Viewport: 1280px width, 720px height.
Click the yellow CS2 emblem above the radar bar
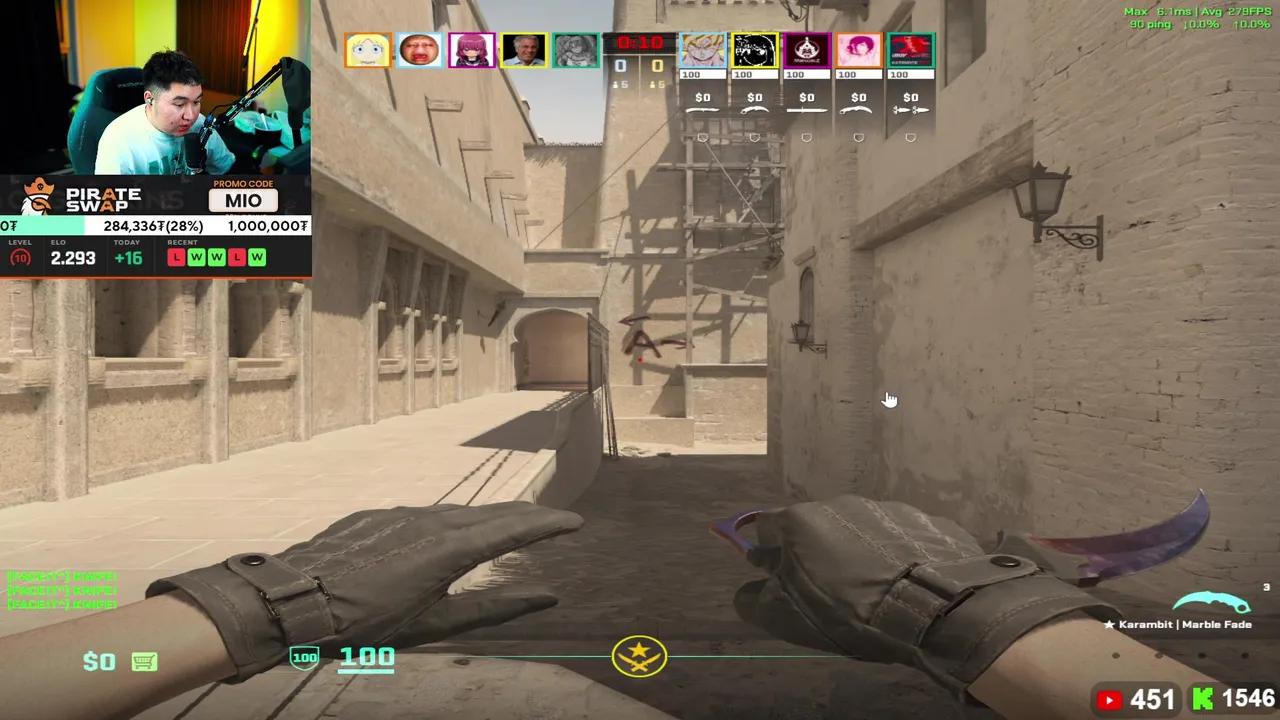coord(640,656)
